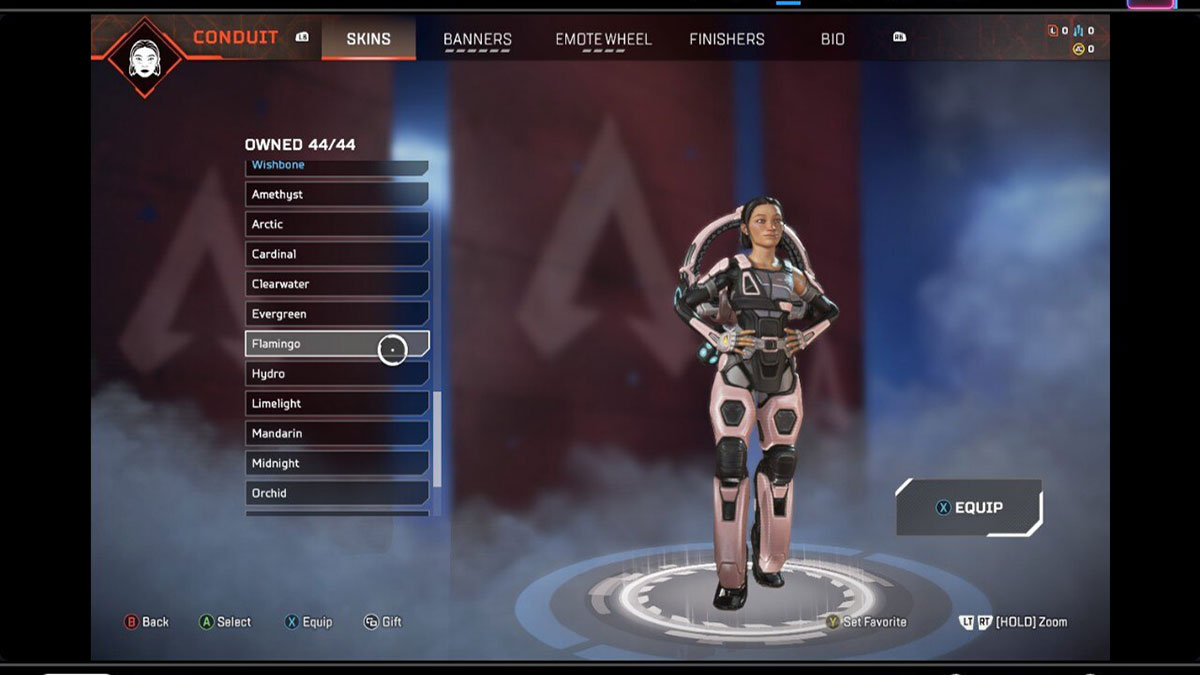
Task: Click the Conduit legend portrait icon
Action: [x=145, y=55]
